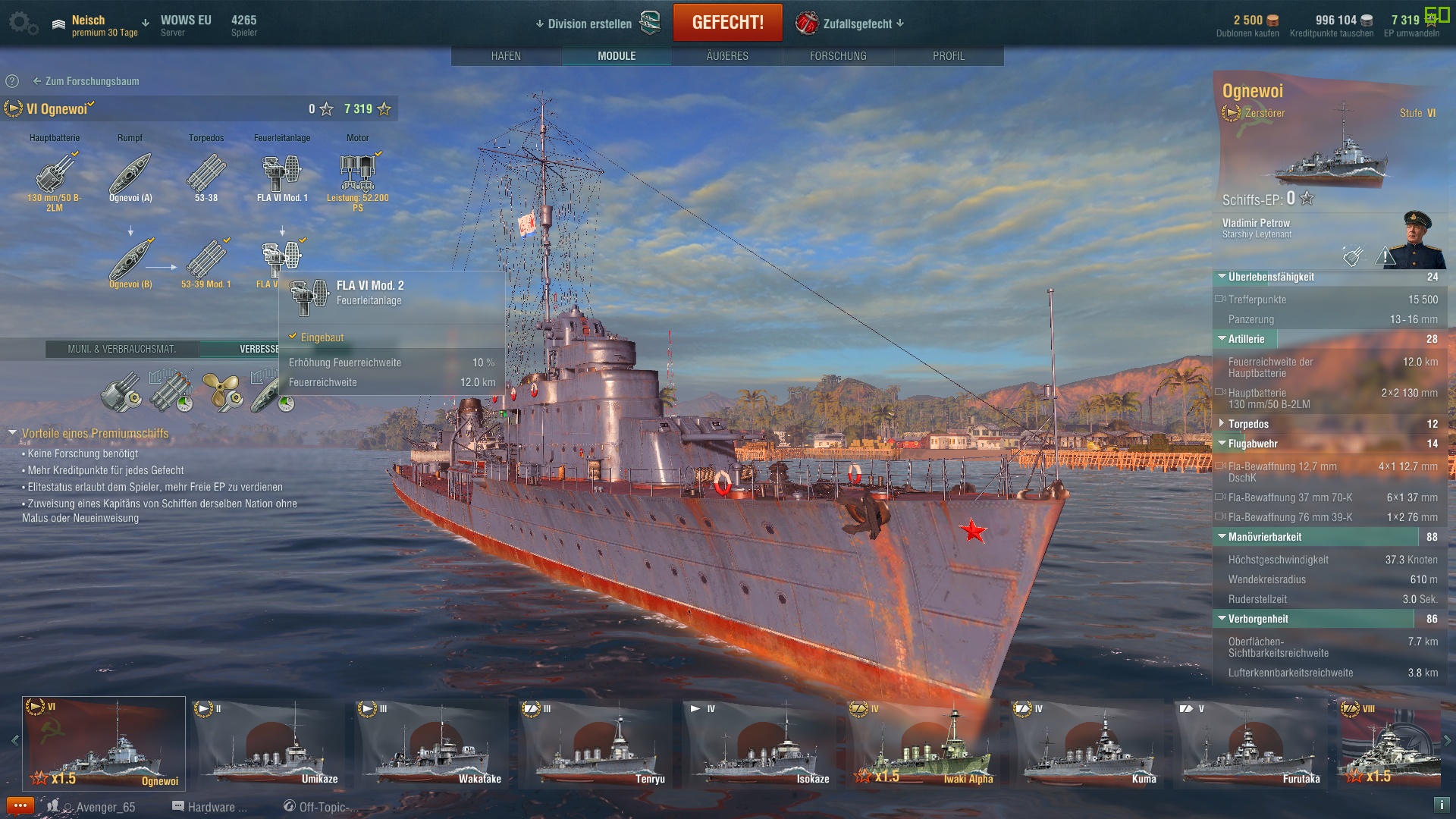The width and height of the screenshot is (1456, 819).
Task: Pick the 52,200 PS engine module
Action: (358, 174)
